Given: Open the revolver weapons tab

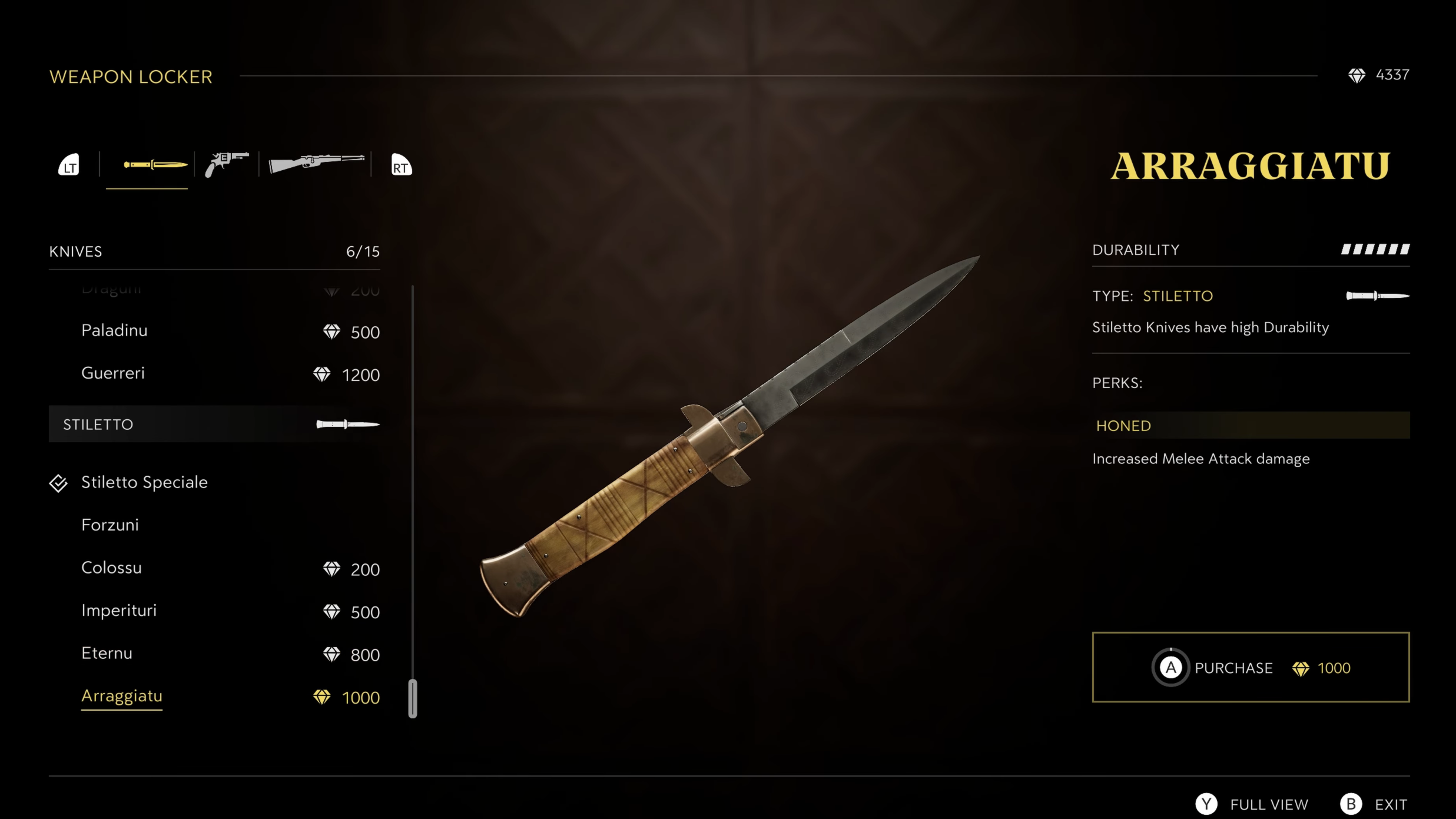Looking at the screenshot, I should pyautogui.click(x=227, y=164).
